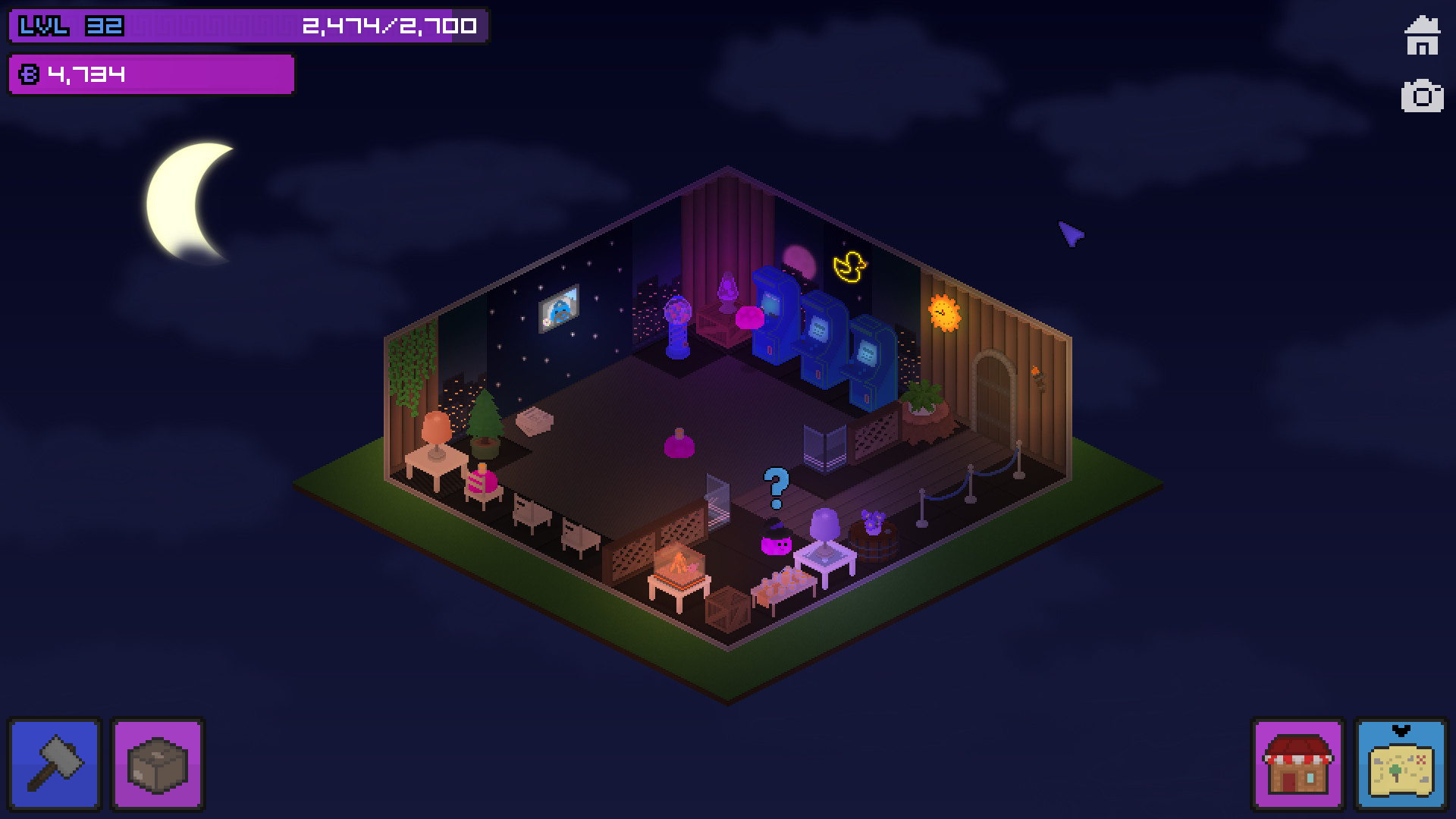This screenshot has height=819, width=1456.
Task: Click the 4,734 currency display
Action: tap(83, 73)
